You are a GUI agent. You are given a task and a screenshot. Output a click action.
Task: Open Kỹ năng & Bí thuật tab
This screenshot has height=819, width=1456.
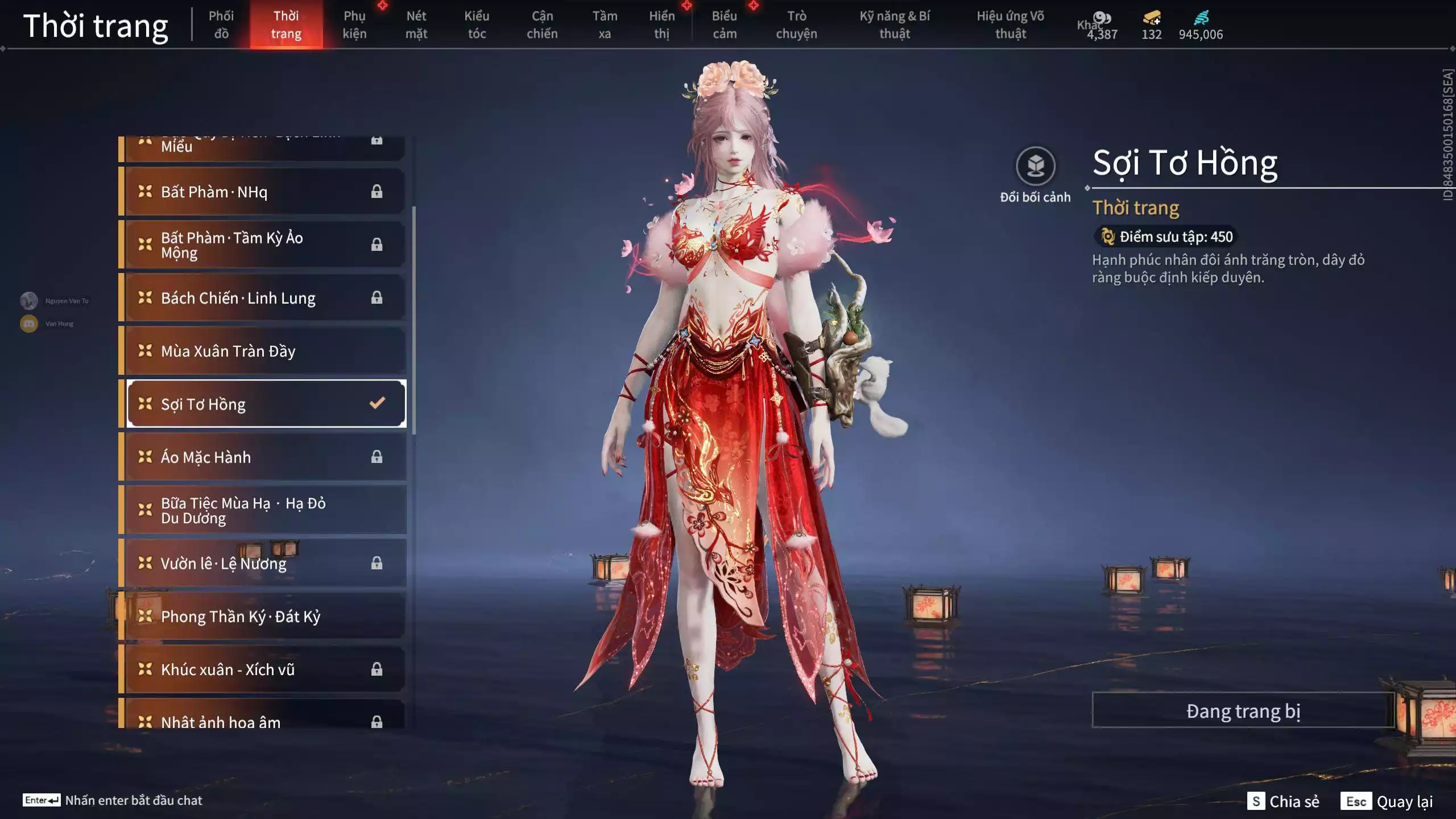coord(895,24)
